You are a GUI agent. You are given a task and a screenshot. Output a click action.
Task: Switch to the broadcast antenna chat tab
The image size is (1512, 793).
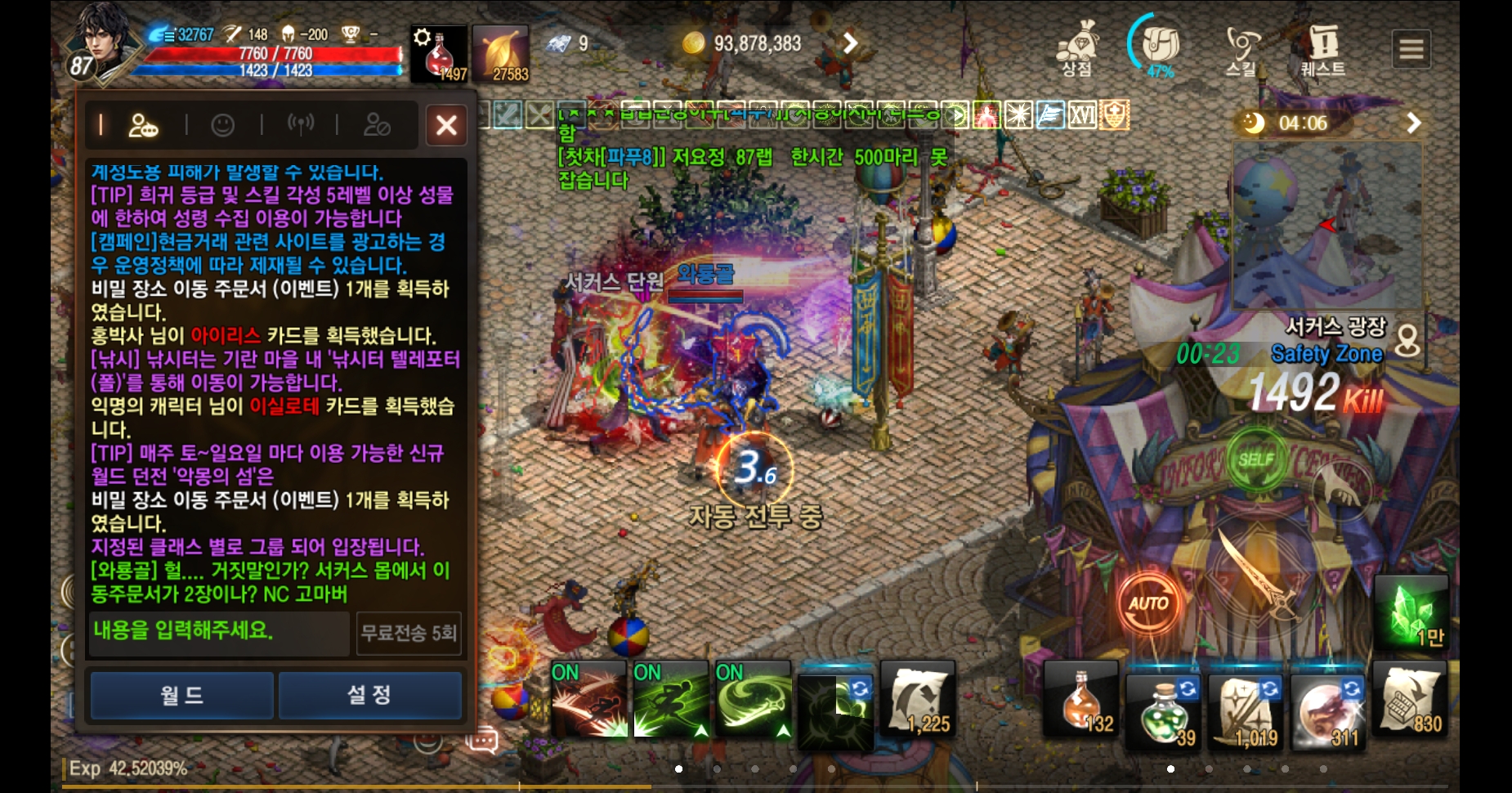(301, 124)
